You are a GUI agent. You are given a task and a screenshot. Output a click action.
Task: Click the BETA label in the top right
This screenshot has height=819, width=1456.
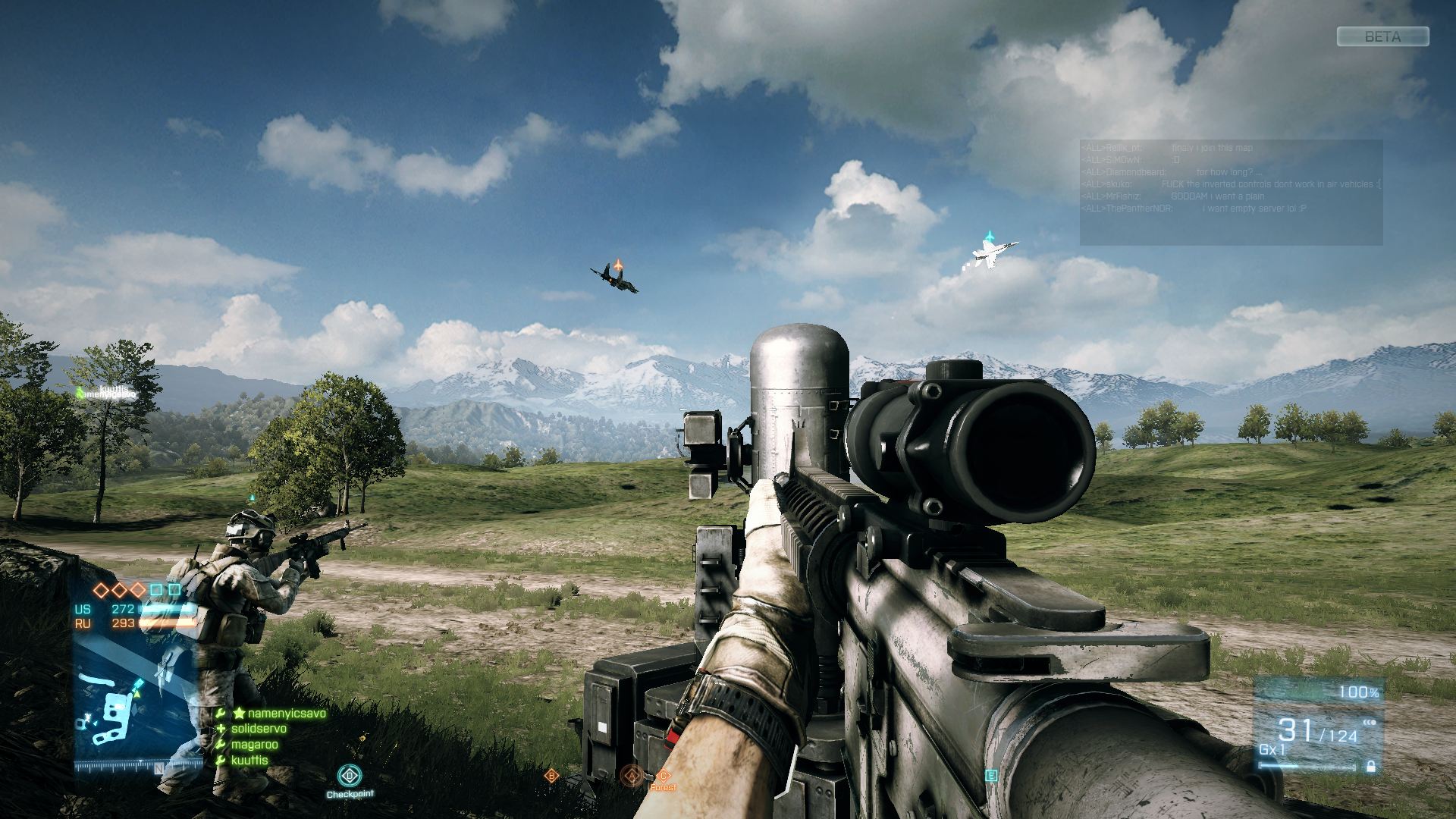(1382, 36)
